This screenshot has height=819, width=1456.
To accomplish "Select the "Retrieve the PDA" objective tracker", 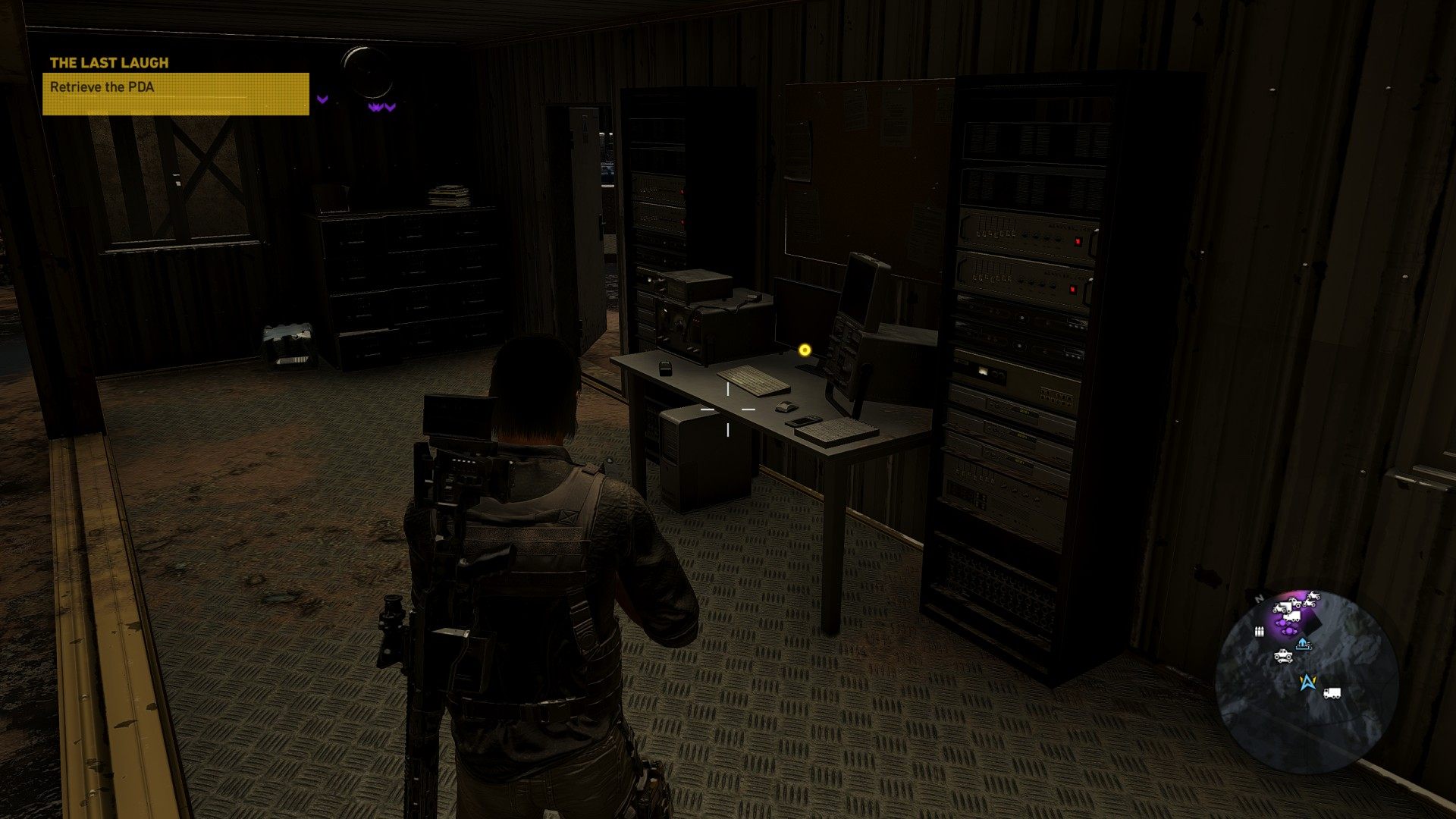I will (x=175, y=93).
